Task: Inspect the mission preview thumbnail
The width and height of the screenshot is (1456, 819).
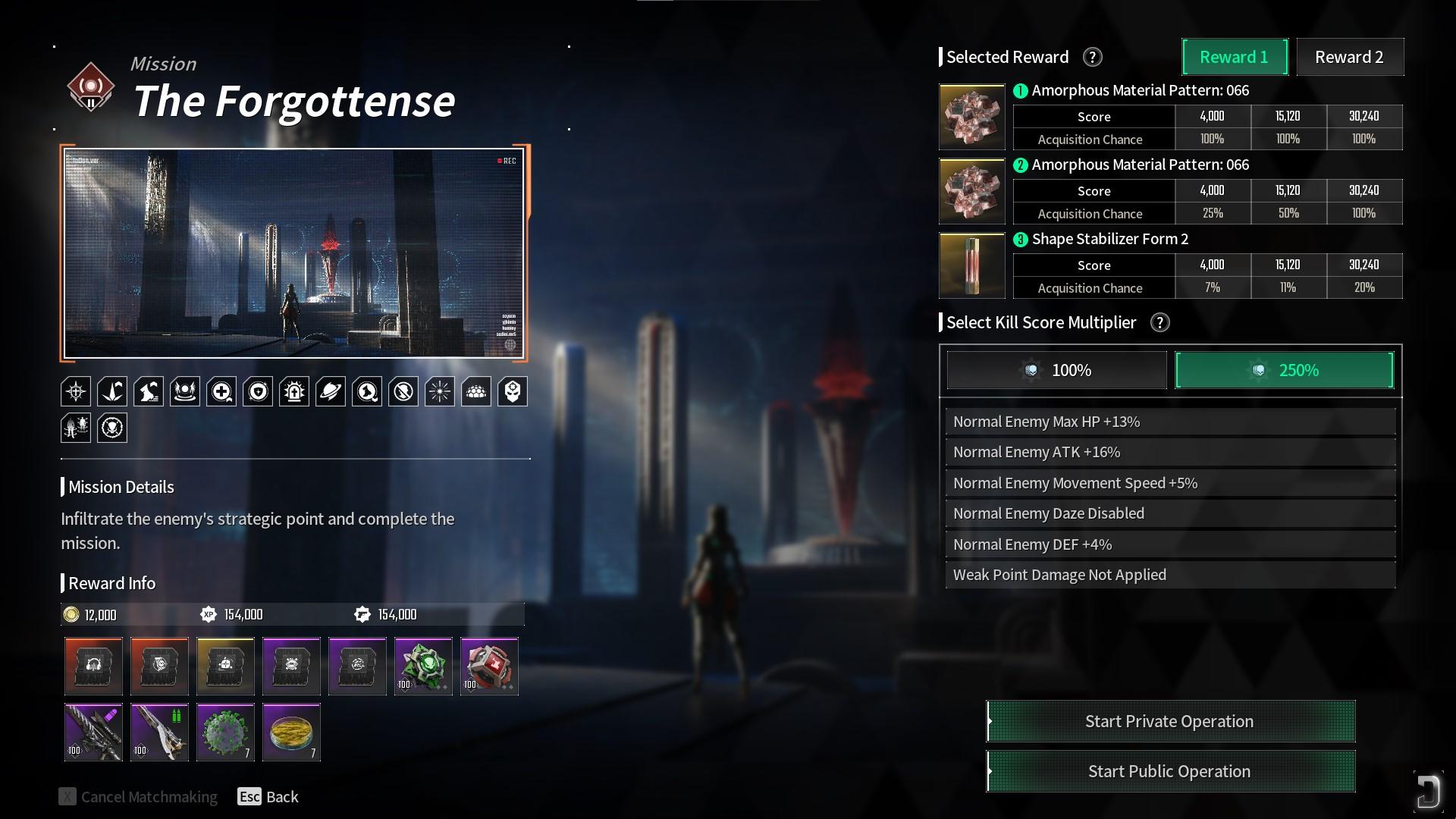Action: click(x=294, y=253)
